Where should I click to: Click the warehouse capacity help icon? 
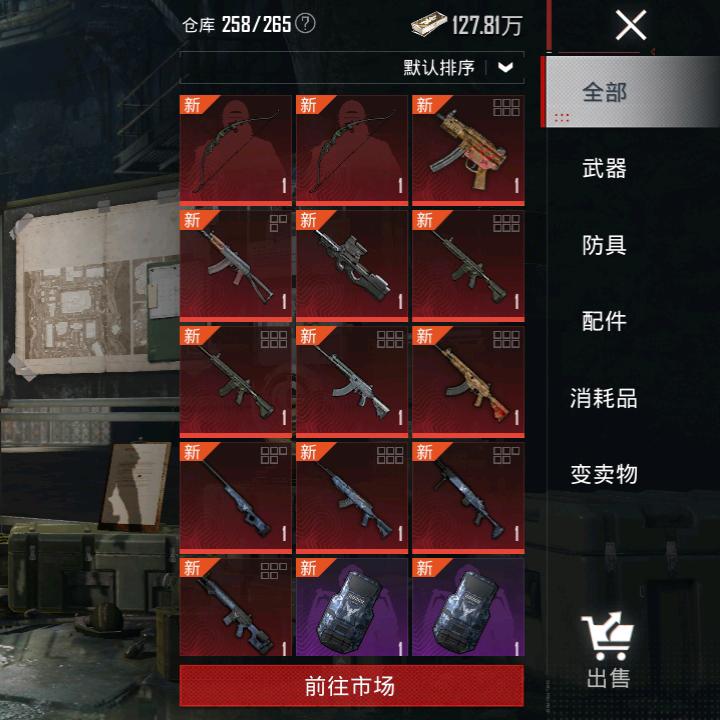click(x=305, y=24)
